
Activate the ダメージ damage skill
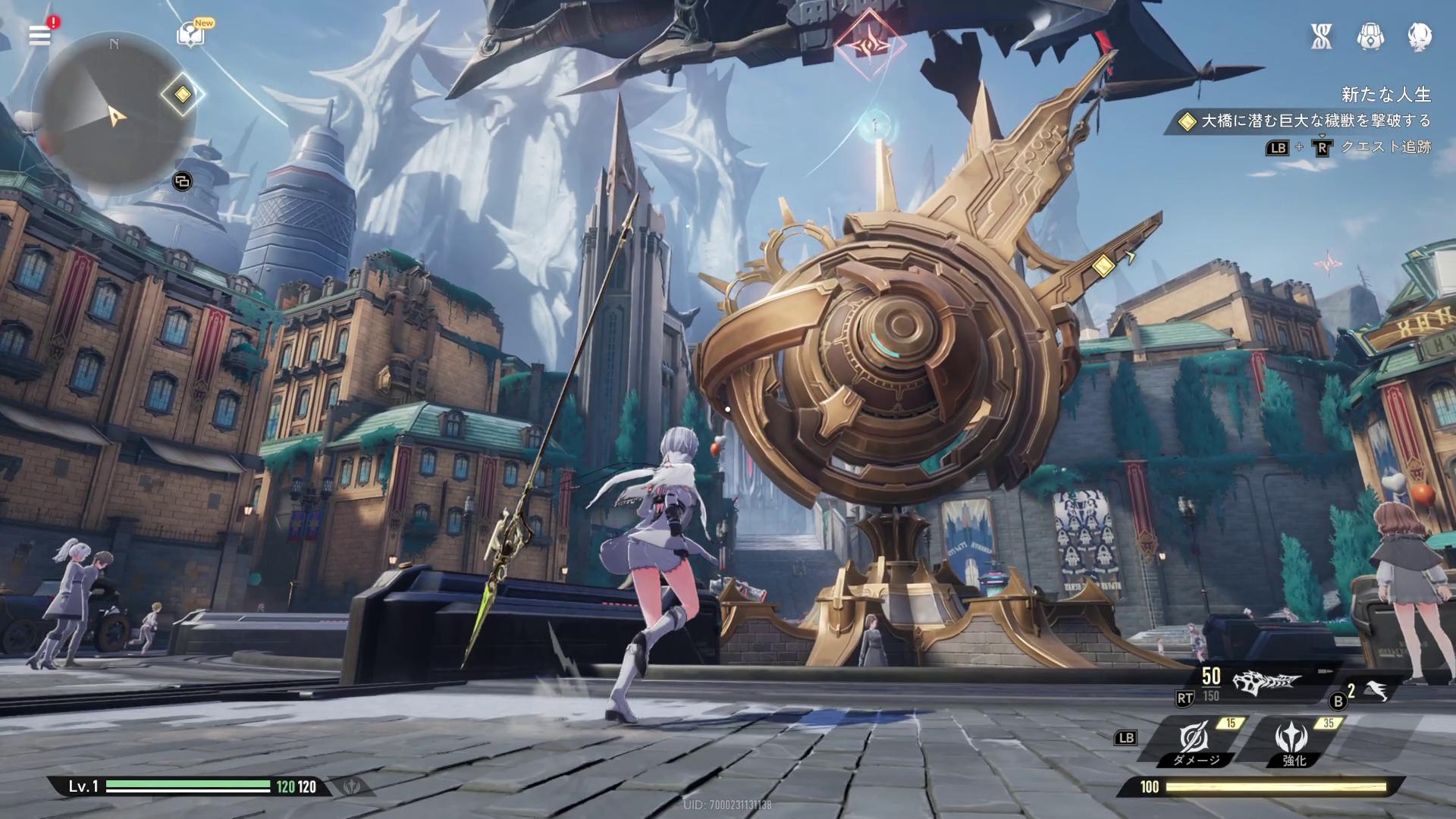(1195, 740)
